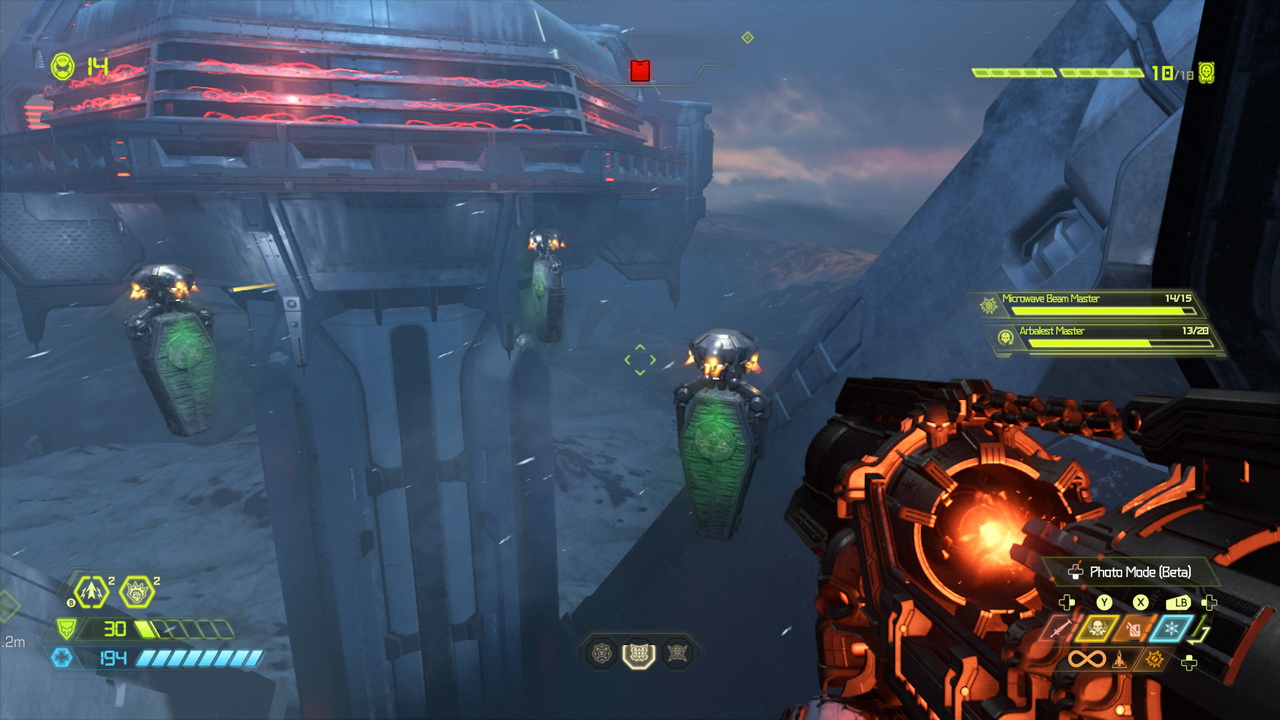Choose the orange chainsaw fuel icon
This screenshot has width=1280, height=720.
pyautogui.click(x=1134, y=629)
